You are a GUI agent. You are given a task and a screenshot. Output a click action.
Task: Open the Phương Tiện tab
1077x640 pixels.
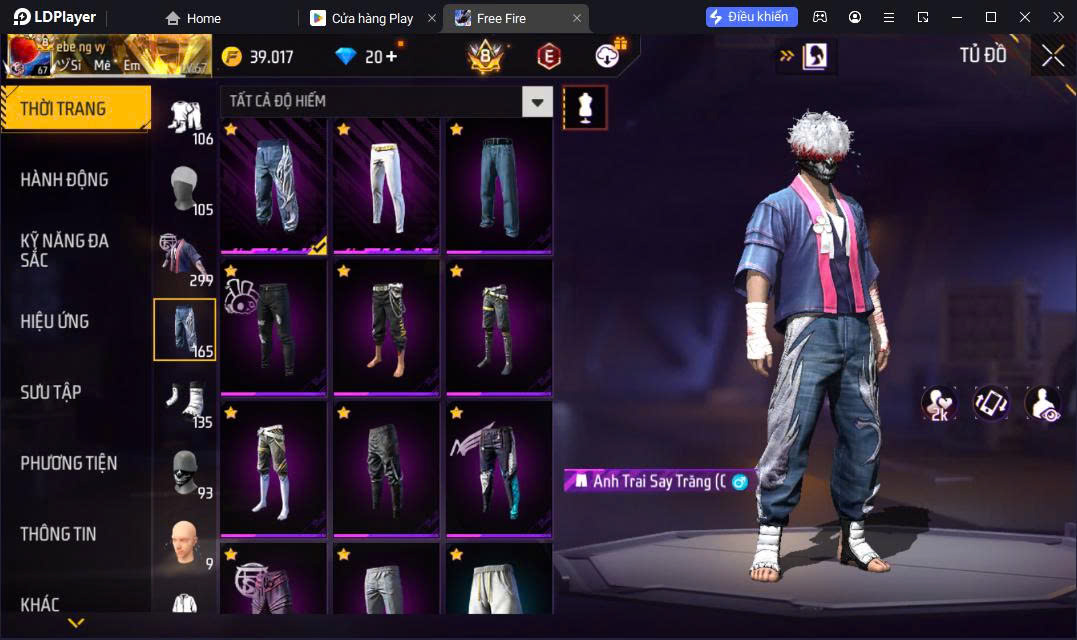click(x=69, y=463)
